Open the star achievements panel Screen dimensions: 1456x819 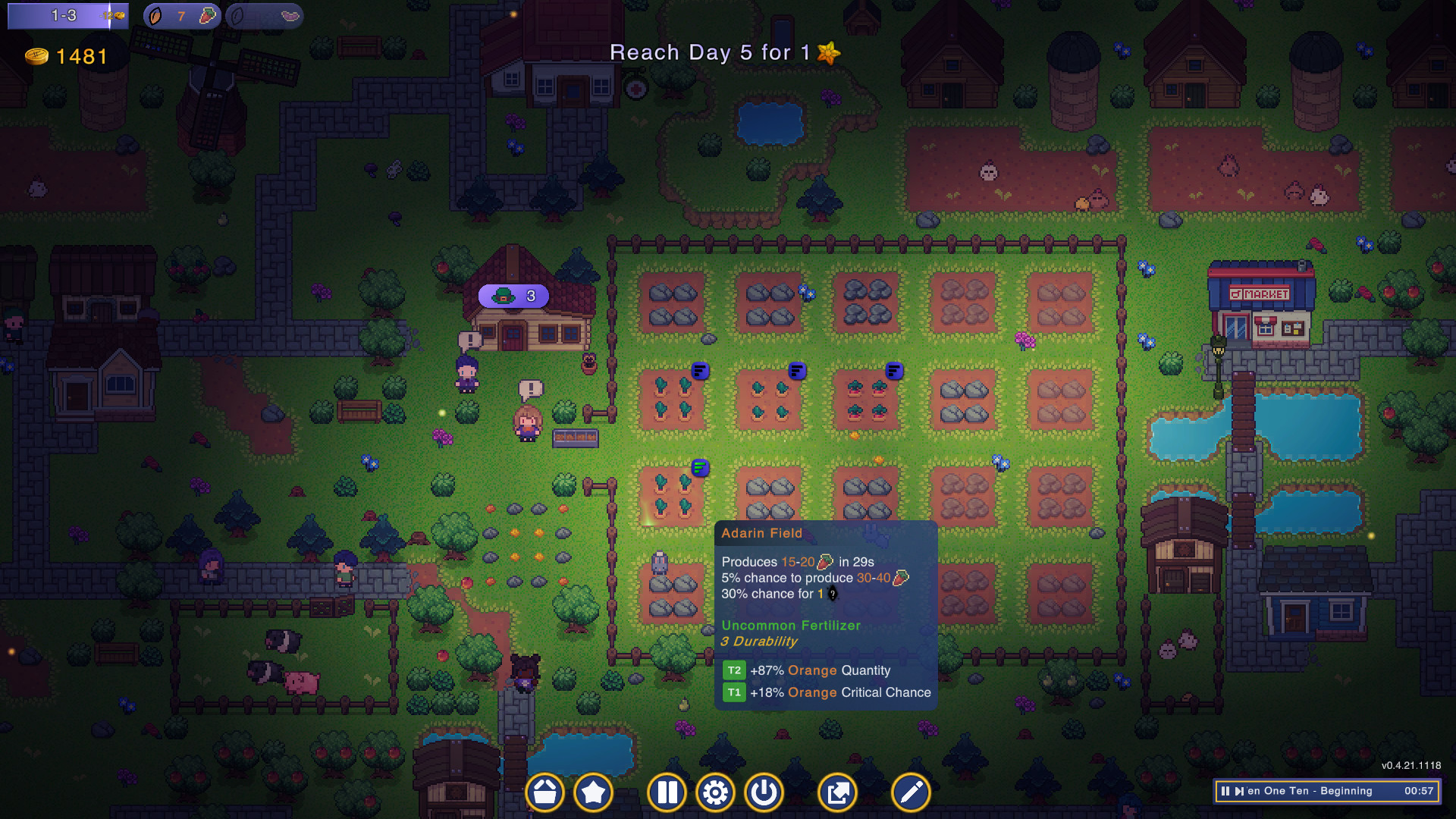pyautogui.click(x=595, y=792)
